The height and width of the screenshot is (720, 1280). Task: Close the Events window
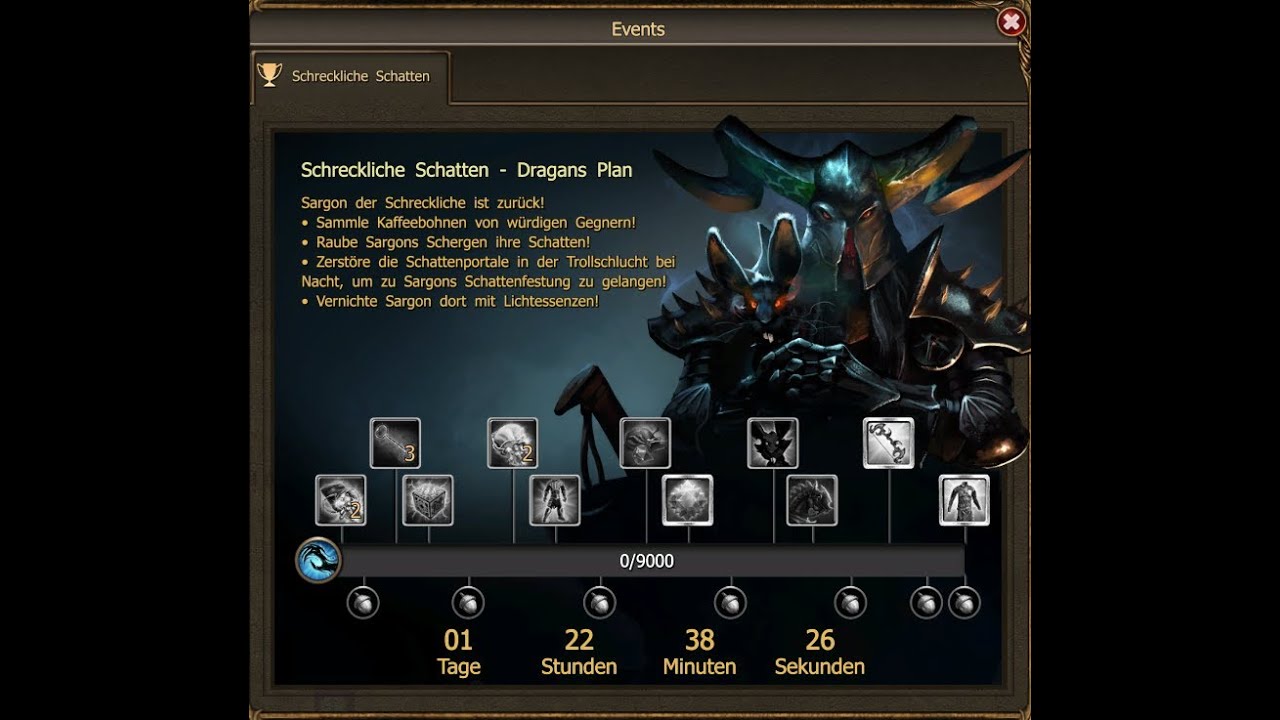(x=1011, y=21)
